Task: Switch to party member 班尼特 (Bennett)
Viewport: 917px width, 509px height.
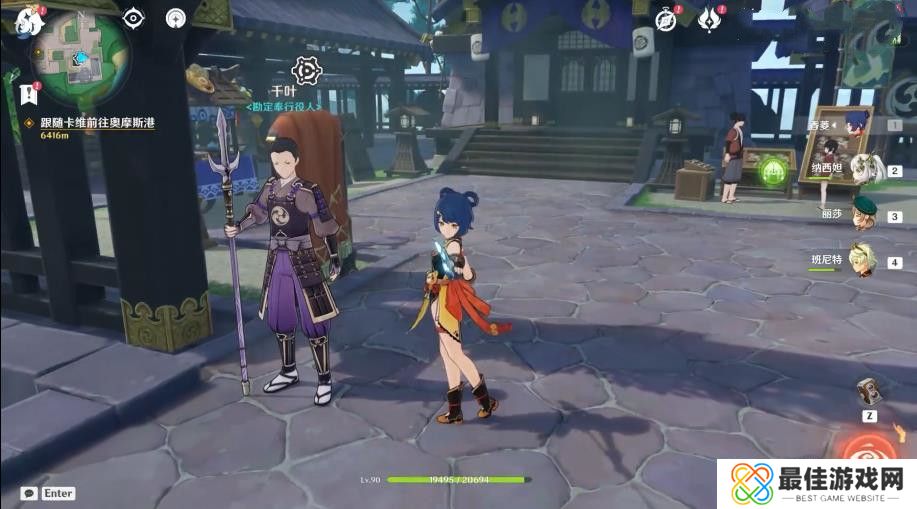Action: click(x=862, y=261)
